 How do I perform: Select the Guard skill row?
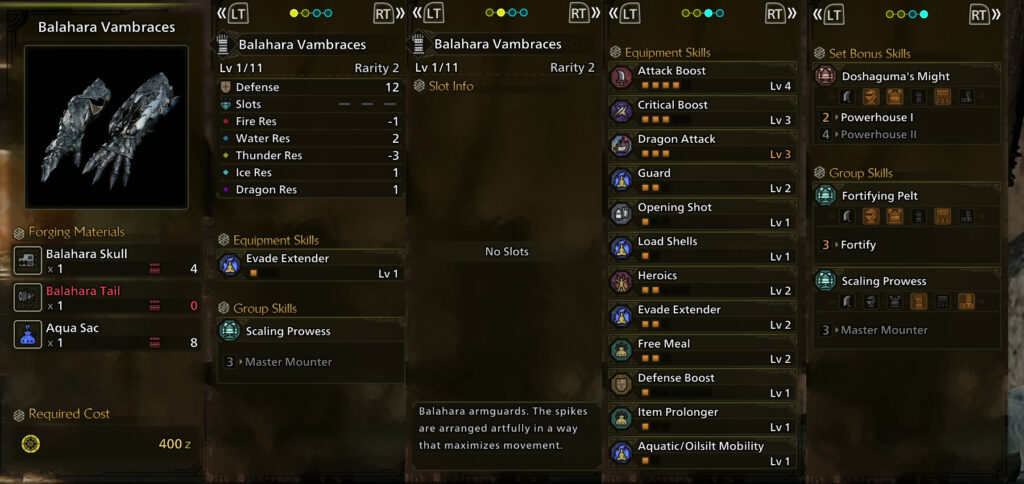click(703, 180)
